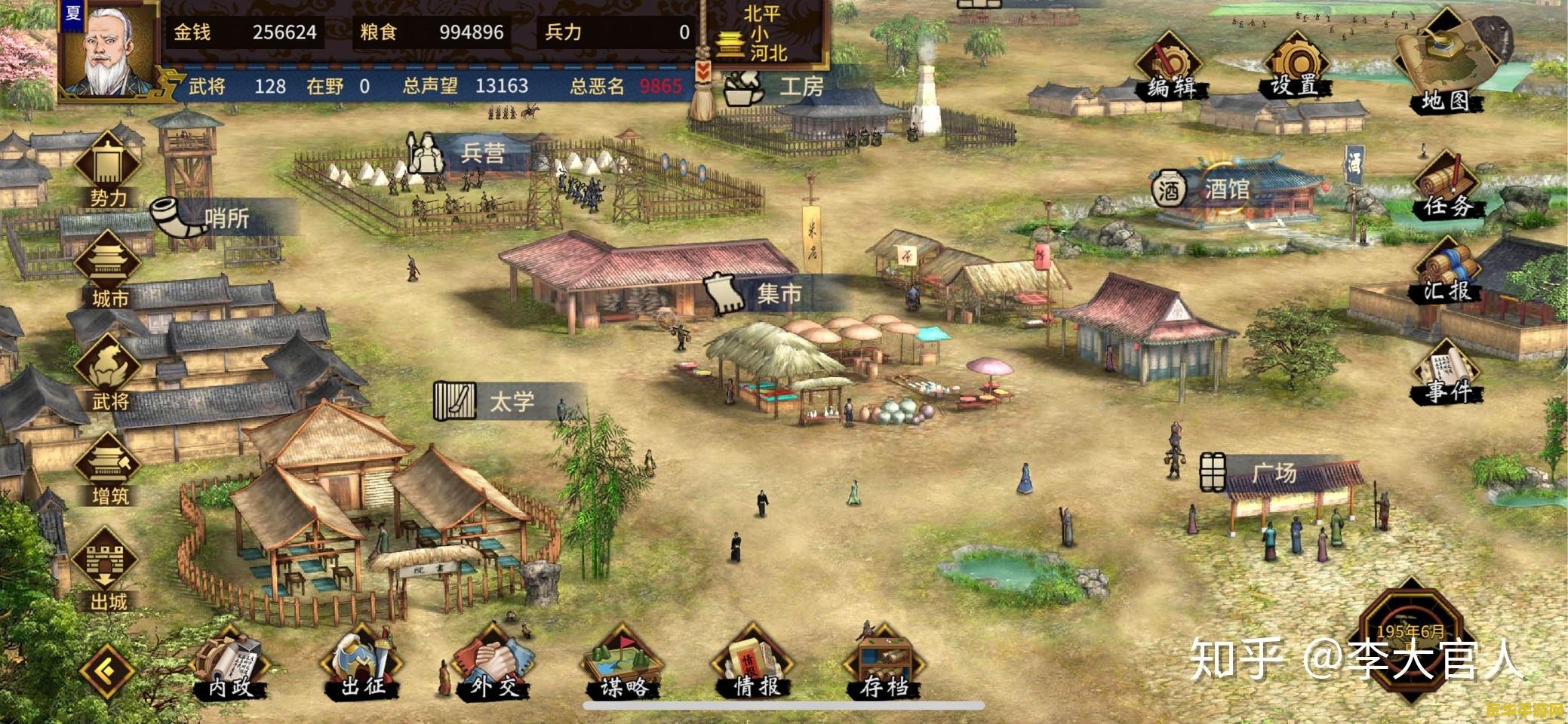
Task: Select the 增筑 expansion button
Action: [x=109, y=469]
